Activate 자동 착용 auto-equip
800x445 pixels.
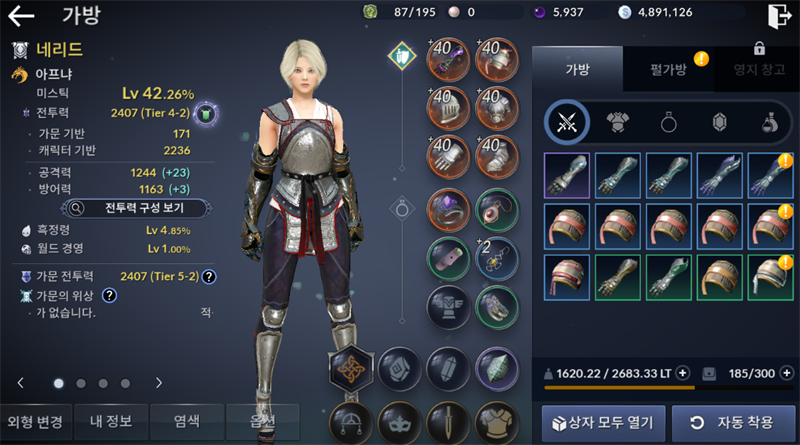(734, 421)
